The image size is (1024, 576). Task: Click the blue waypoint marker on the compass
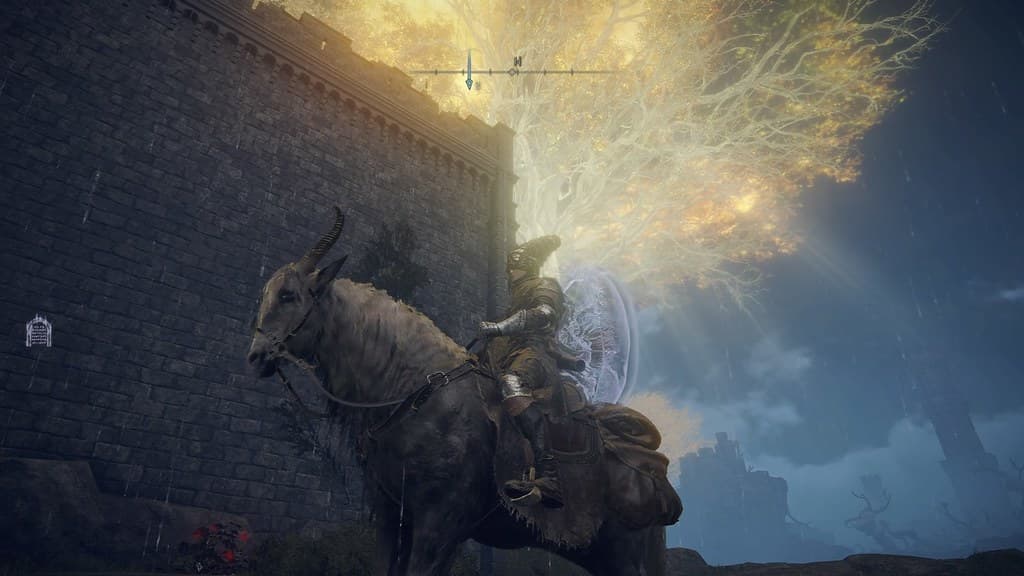(468, 72)
